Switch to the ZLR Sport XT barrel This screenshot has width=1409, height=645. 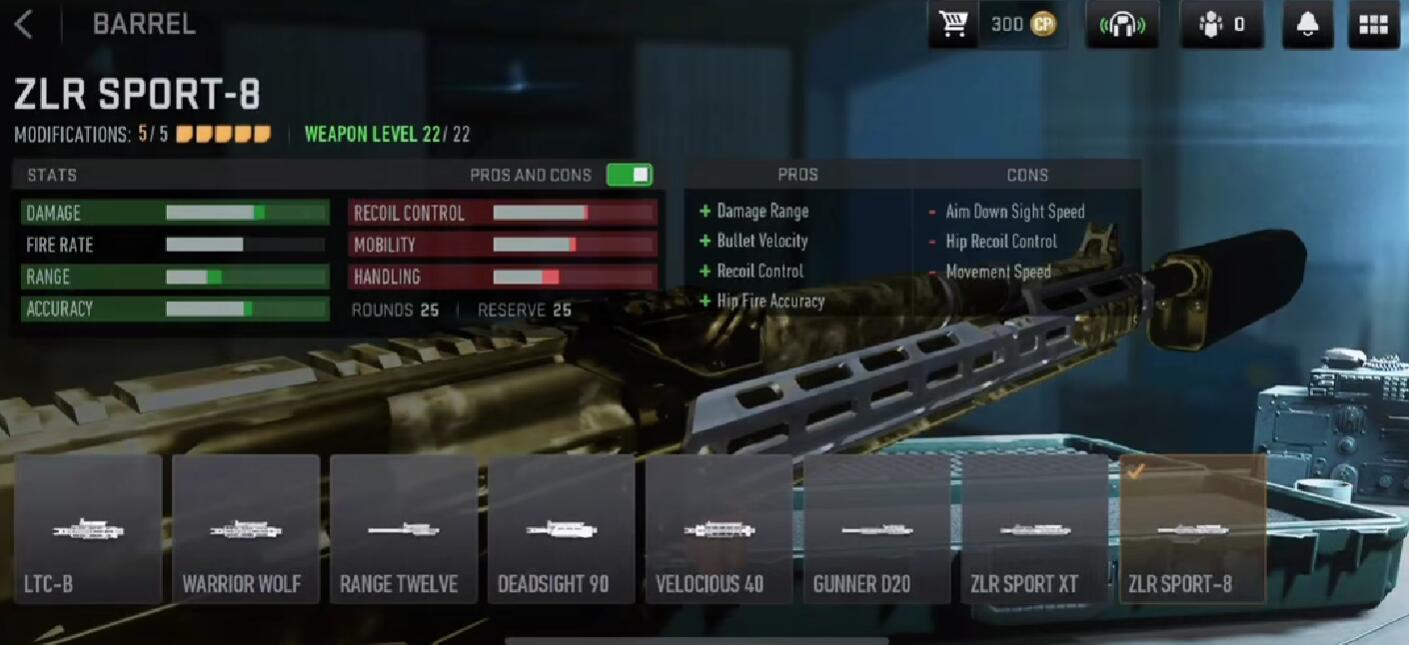[x=1035, y=529]
